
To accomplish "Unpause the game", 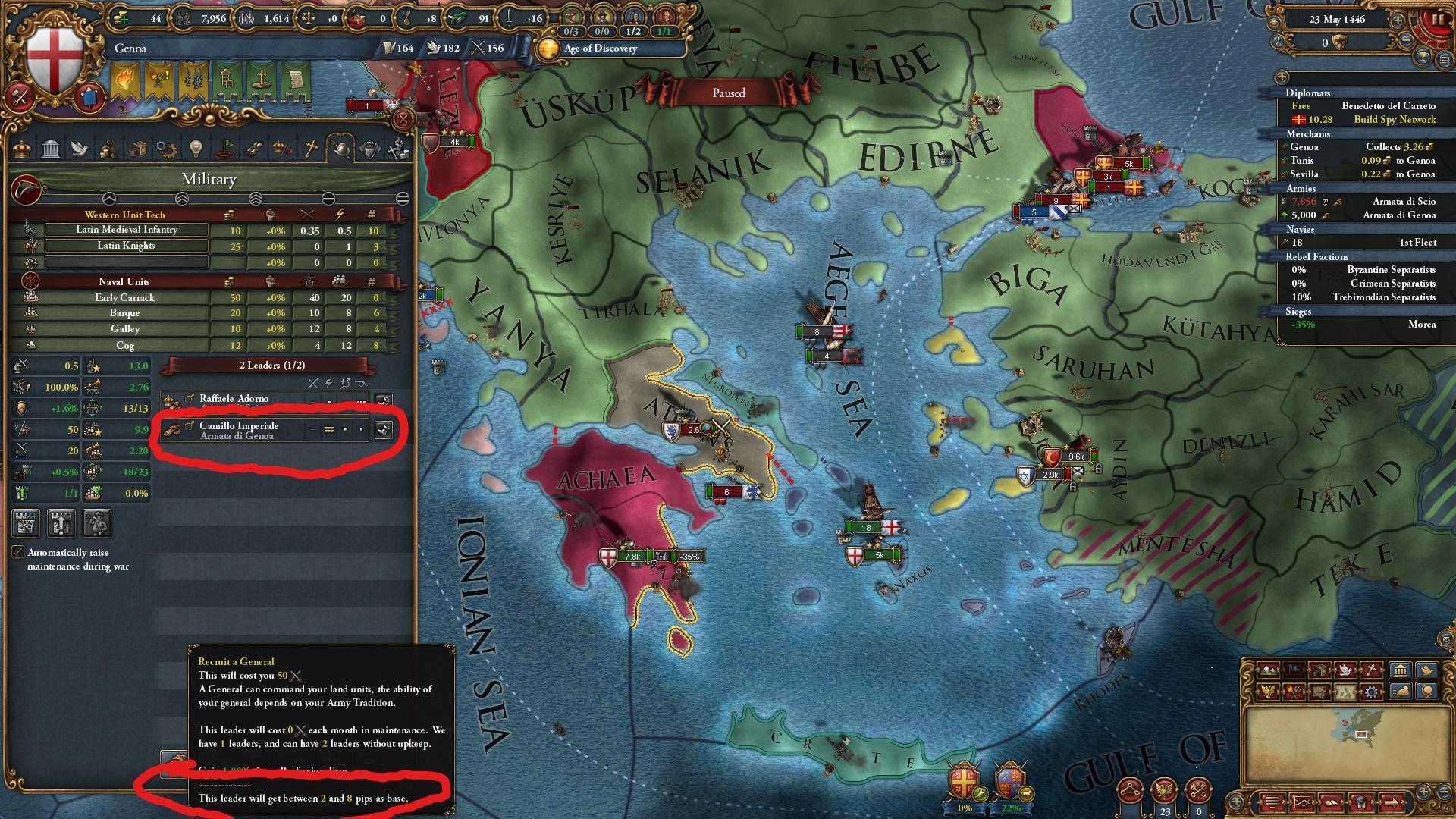I will click(1439, 20).
